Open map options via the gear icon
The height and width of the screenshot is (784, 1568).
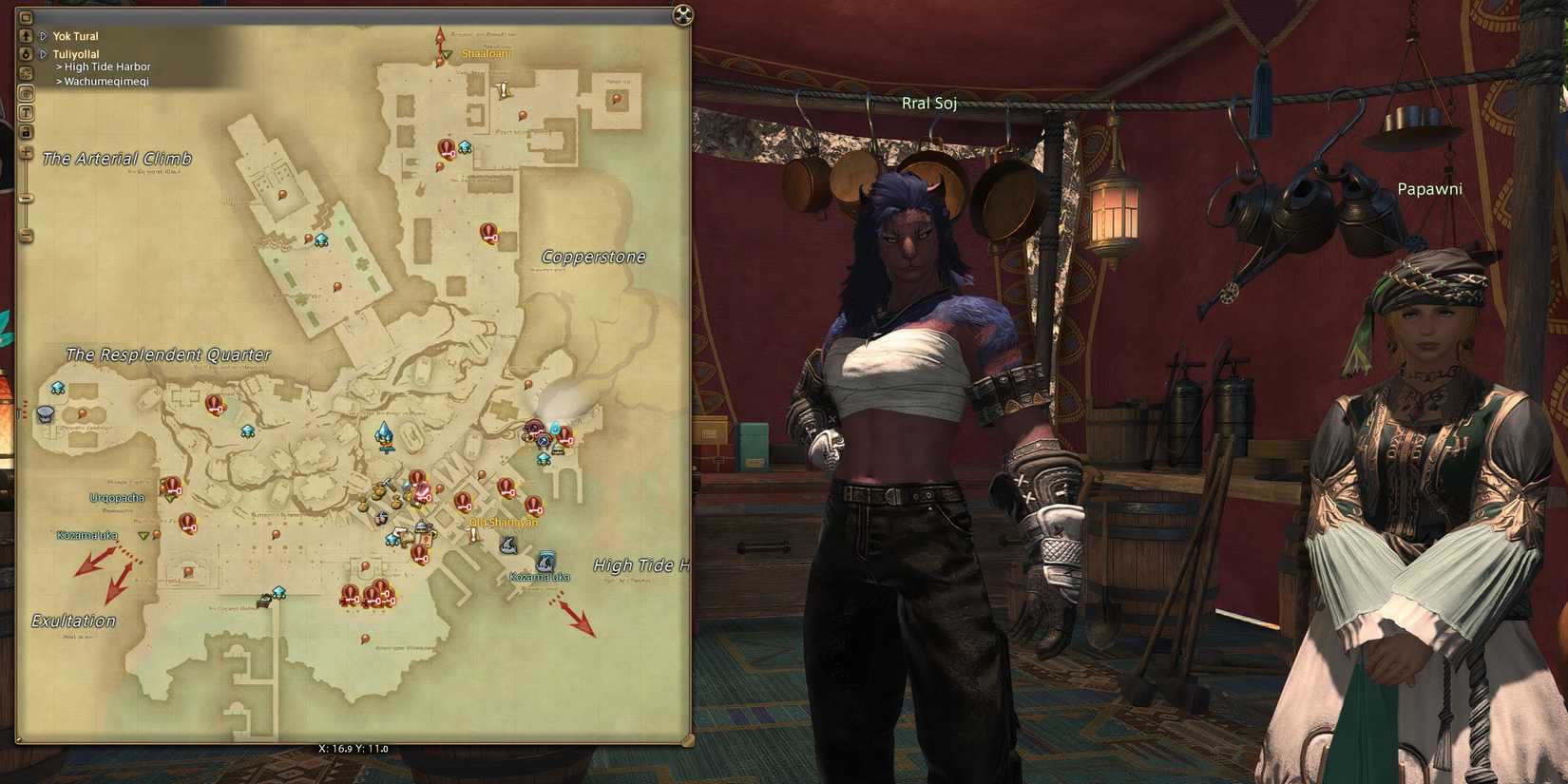click(x=27, y=92)
